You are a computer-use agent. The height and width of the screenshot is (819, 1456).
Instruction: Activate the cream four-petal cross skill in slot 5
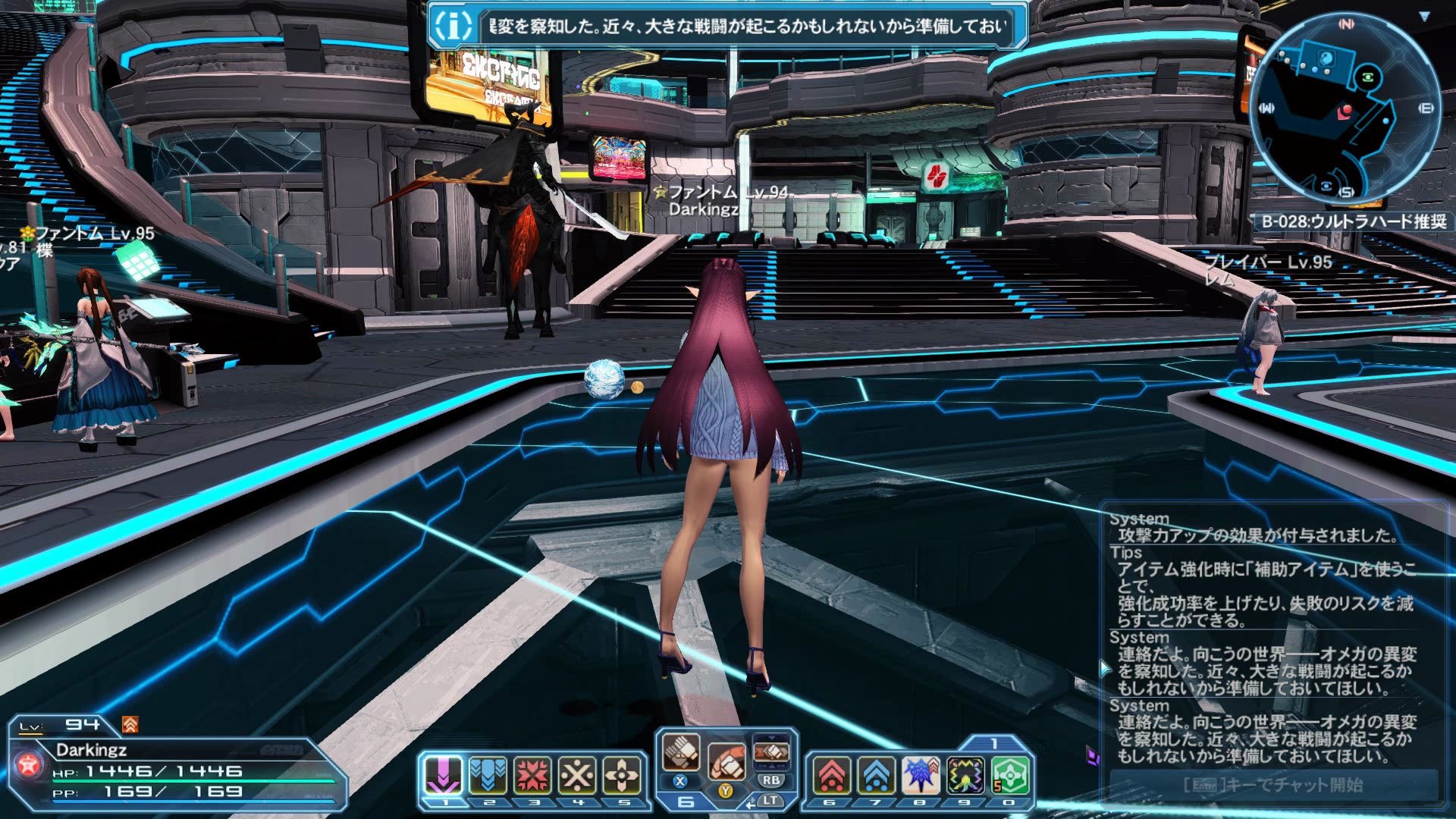pos(622,775)
